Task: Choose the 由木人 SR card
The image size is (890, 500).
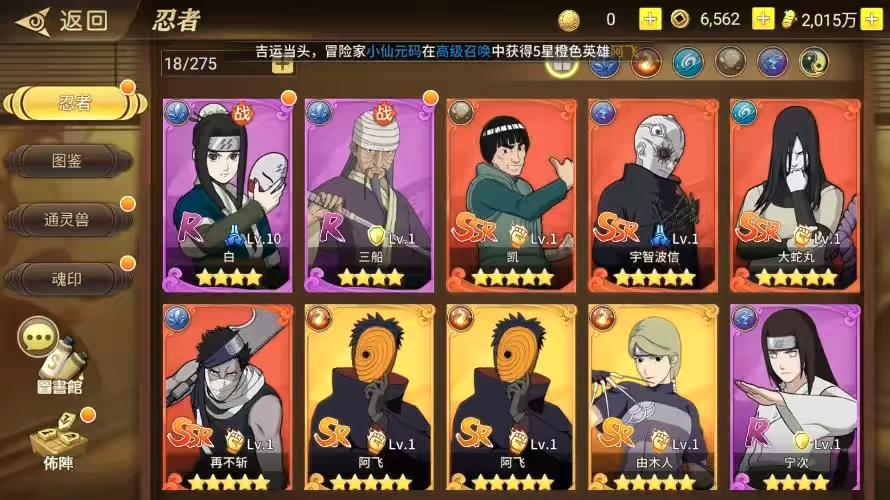Action: click(x=654, y=397)
